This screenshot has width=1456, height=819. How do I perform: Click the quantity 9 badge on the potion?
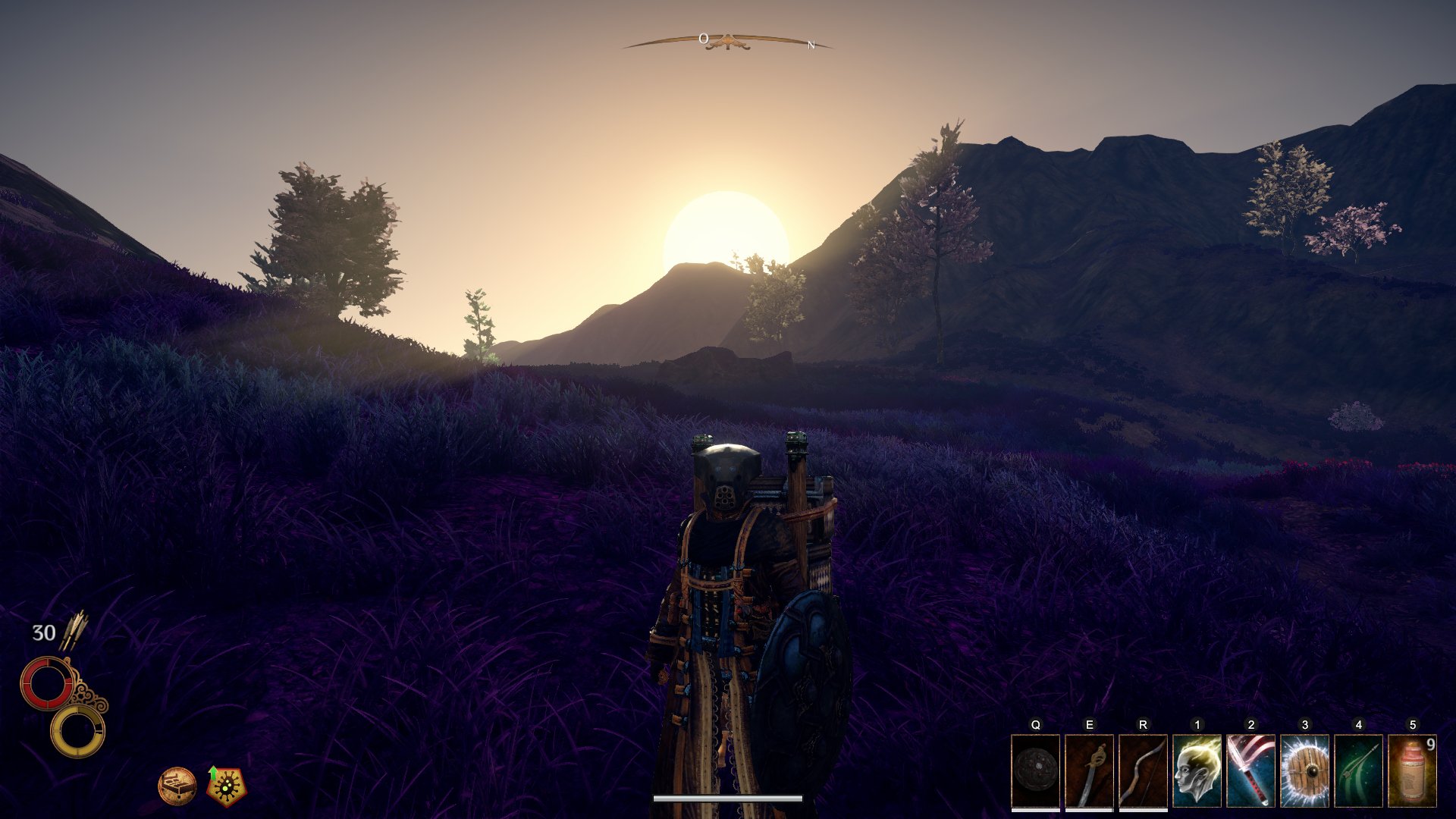tap(1432, 746)
